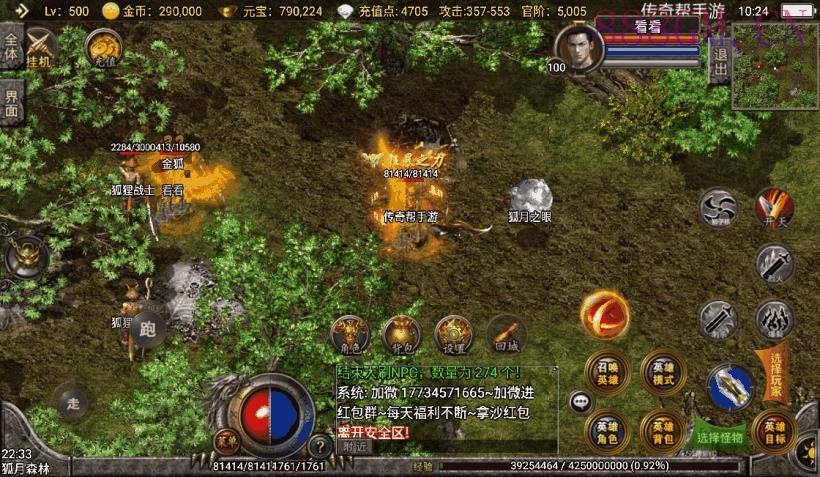Select the 界面 interface side tab
820x477 pixels.
[x=11, y=104]
